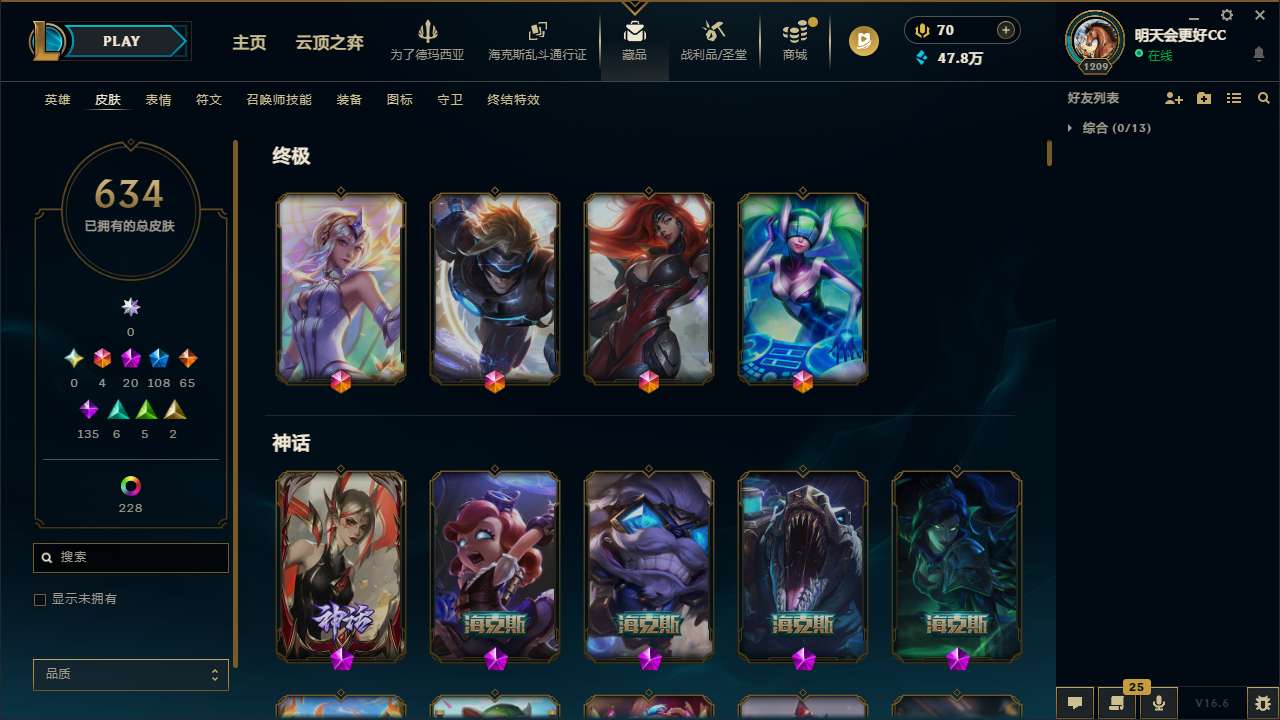Click the create friend group folder icon
This screenshot has height=720, width=1280.
coord(1204,98)
